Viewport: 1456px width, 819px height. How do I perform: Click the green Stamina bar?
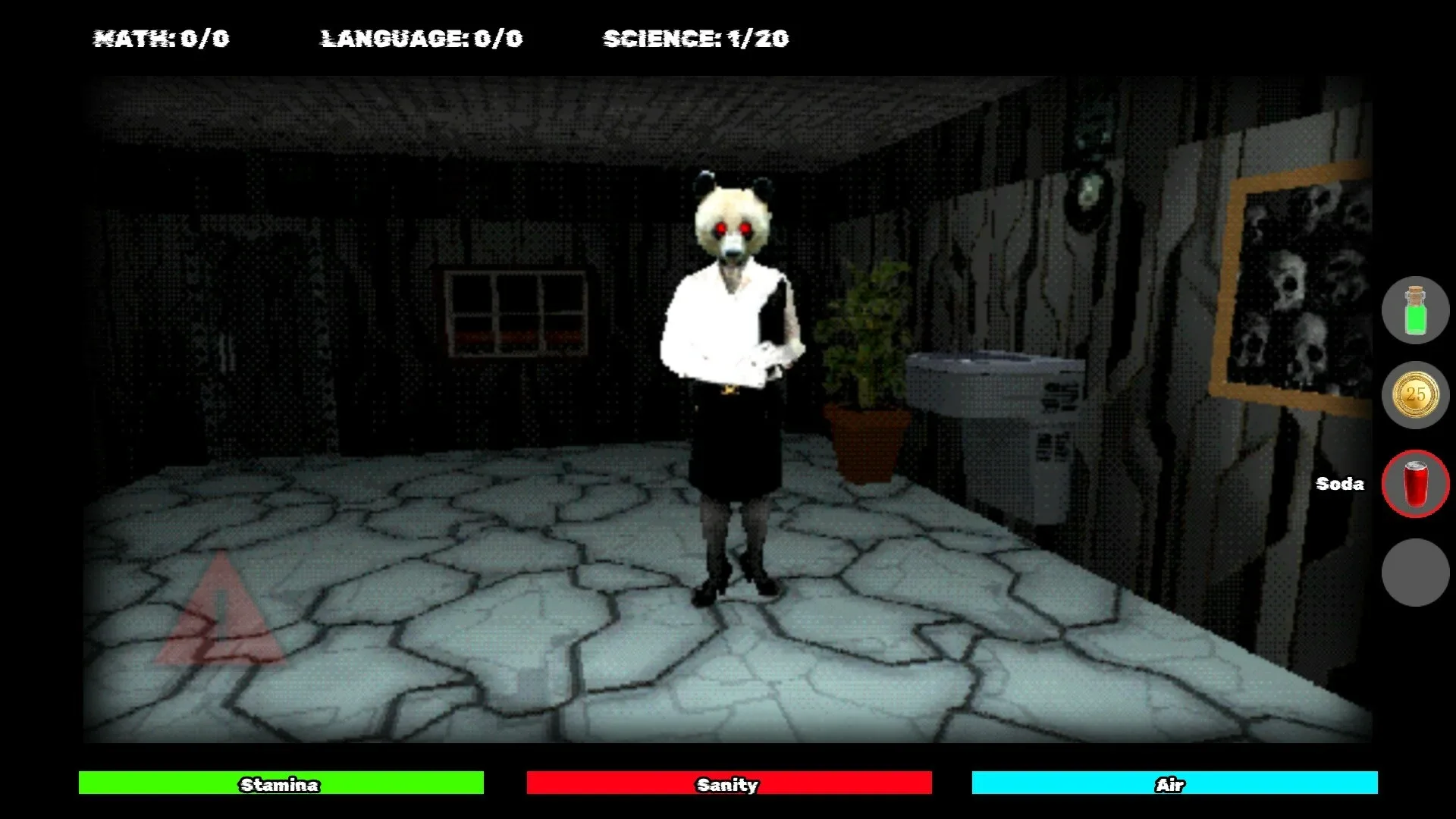pyautogui.click(x=281, y=785)
